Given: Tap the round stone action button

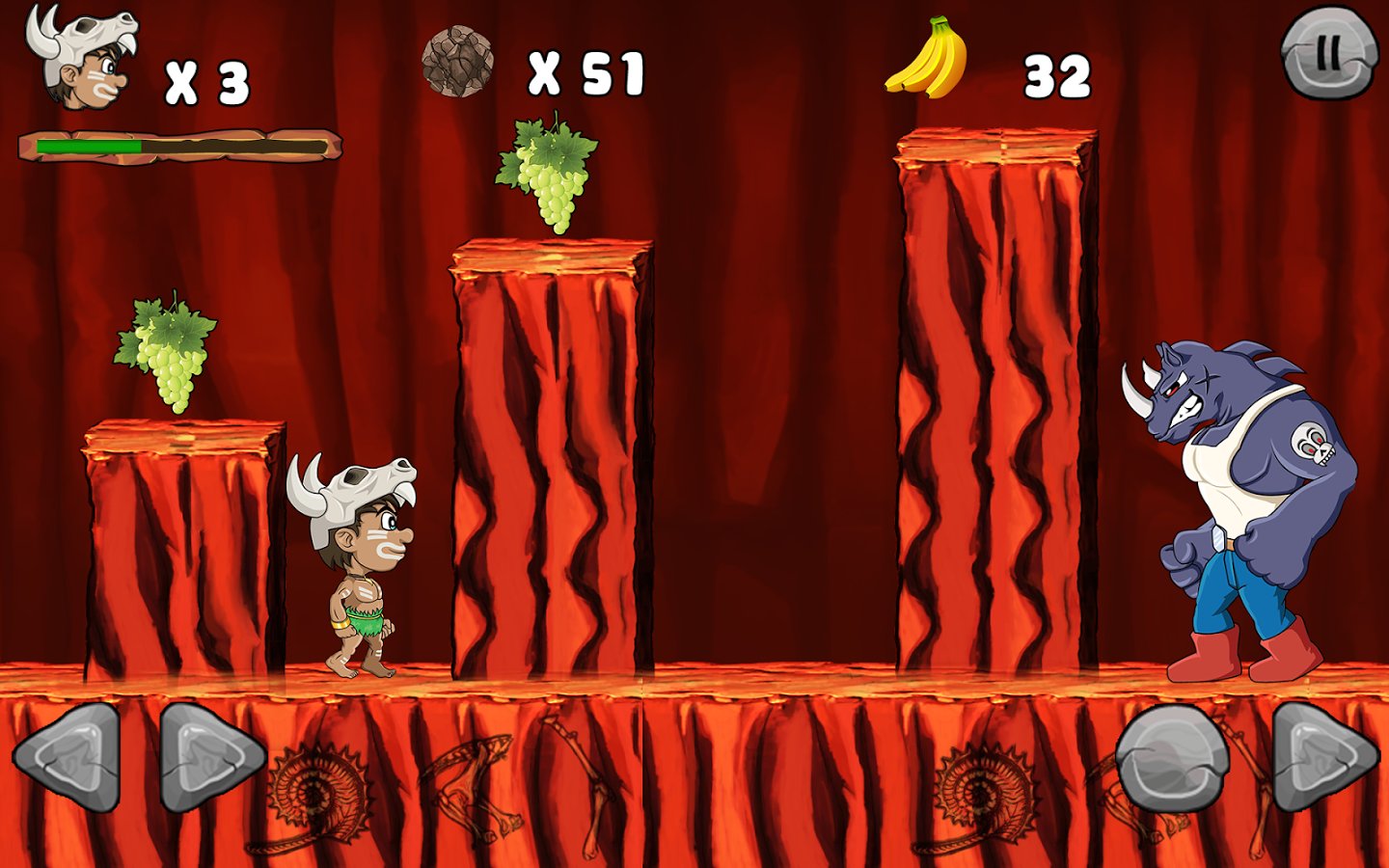Looking at the screenshot, I should click(x=1172, y=756).
